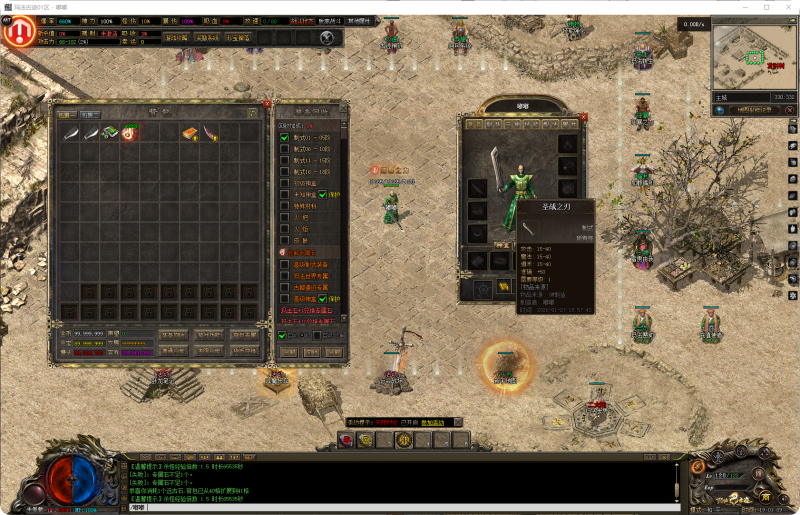Choose the orange book item in backpack
The height and width of the screenshot is (515, 800).
pyautogui.click(x=189, y=132)
